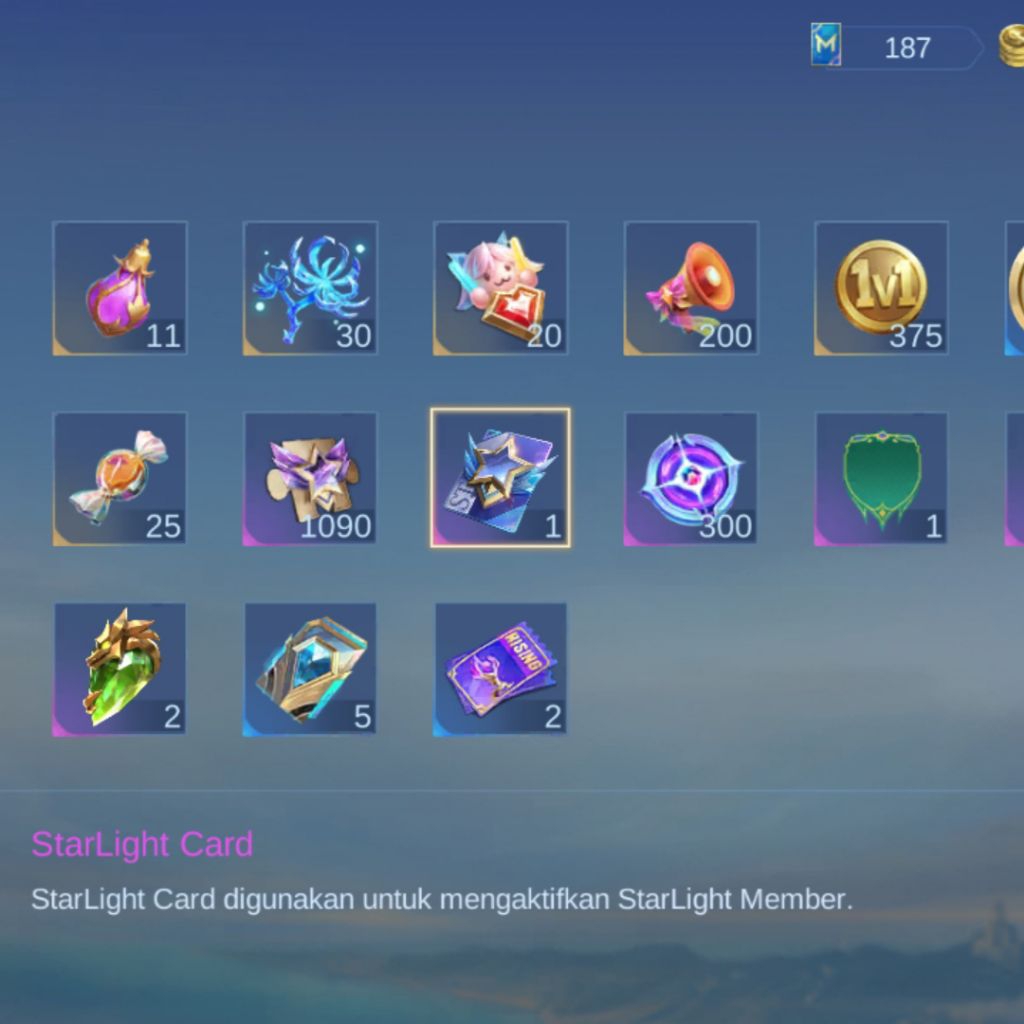Select the purple star fragment item showing 1090

point(310,479)
